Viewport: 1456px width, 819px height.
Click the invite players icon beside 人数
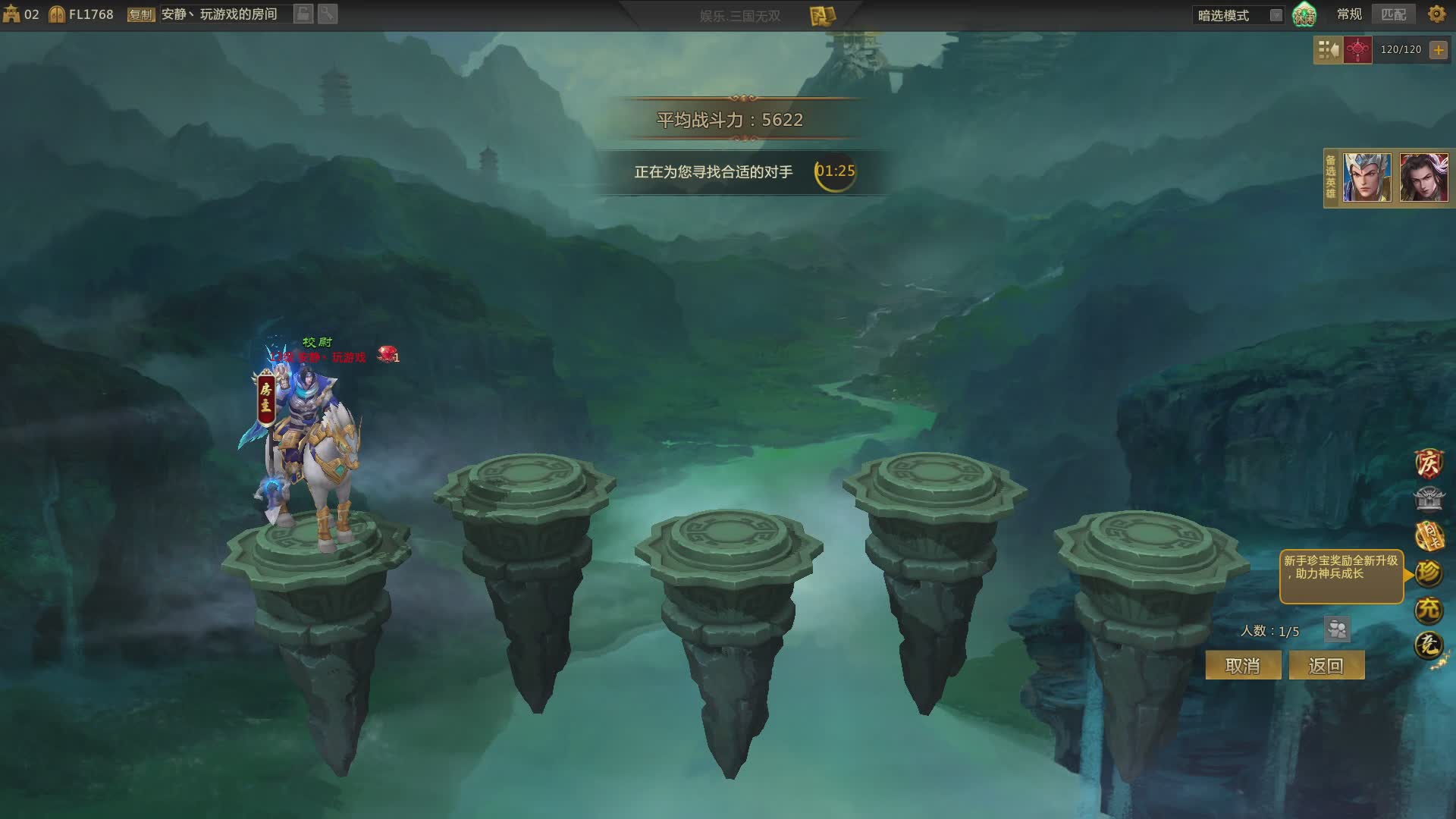point(1337,629)
